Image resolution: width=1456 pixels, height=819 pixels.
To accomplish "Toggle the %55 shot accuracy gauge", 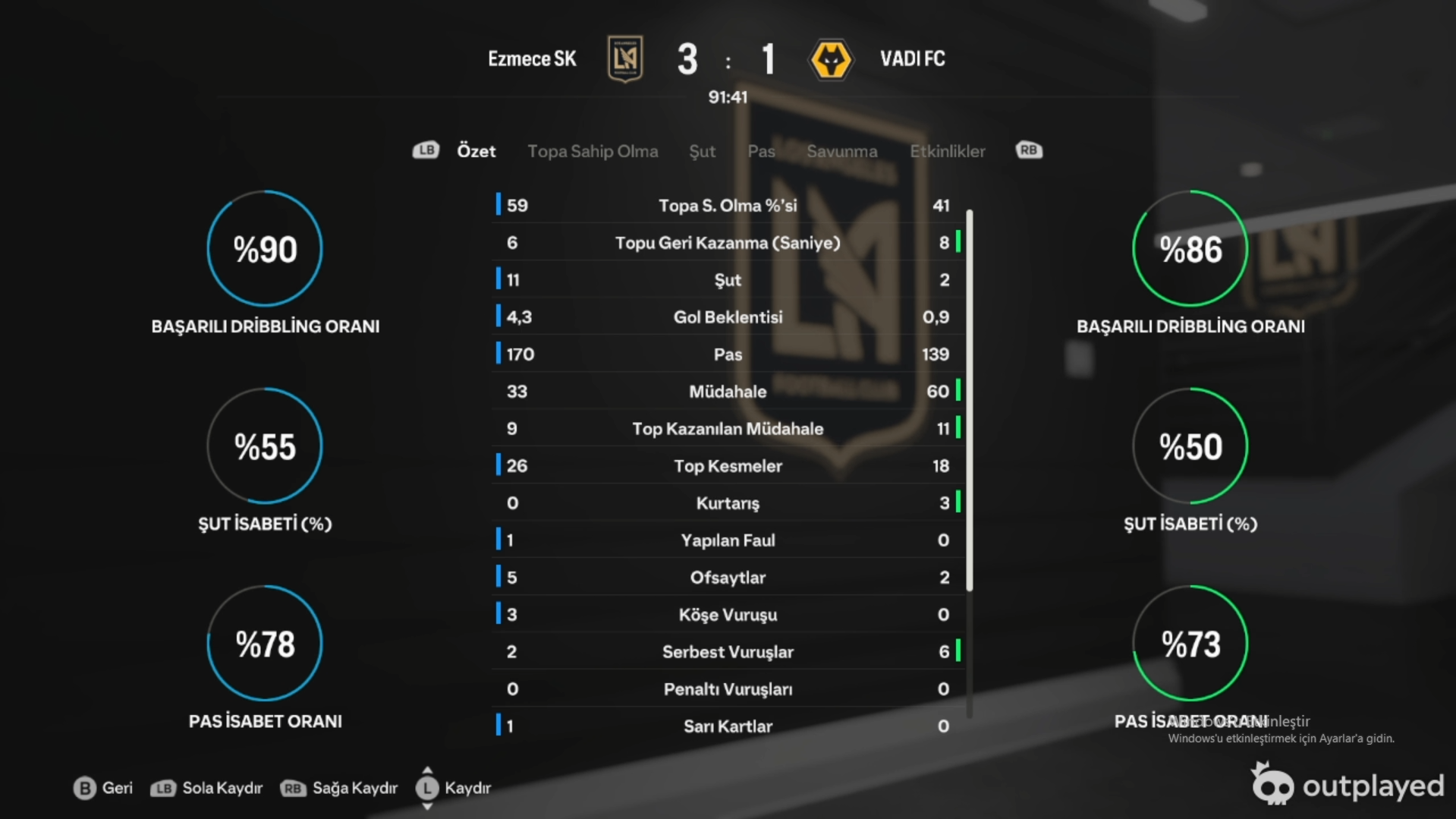I will pos(264,447).
